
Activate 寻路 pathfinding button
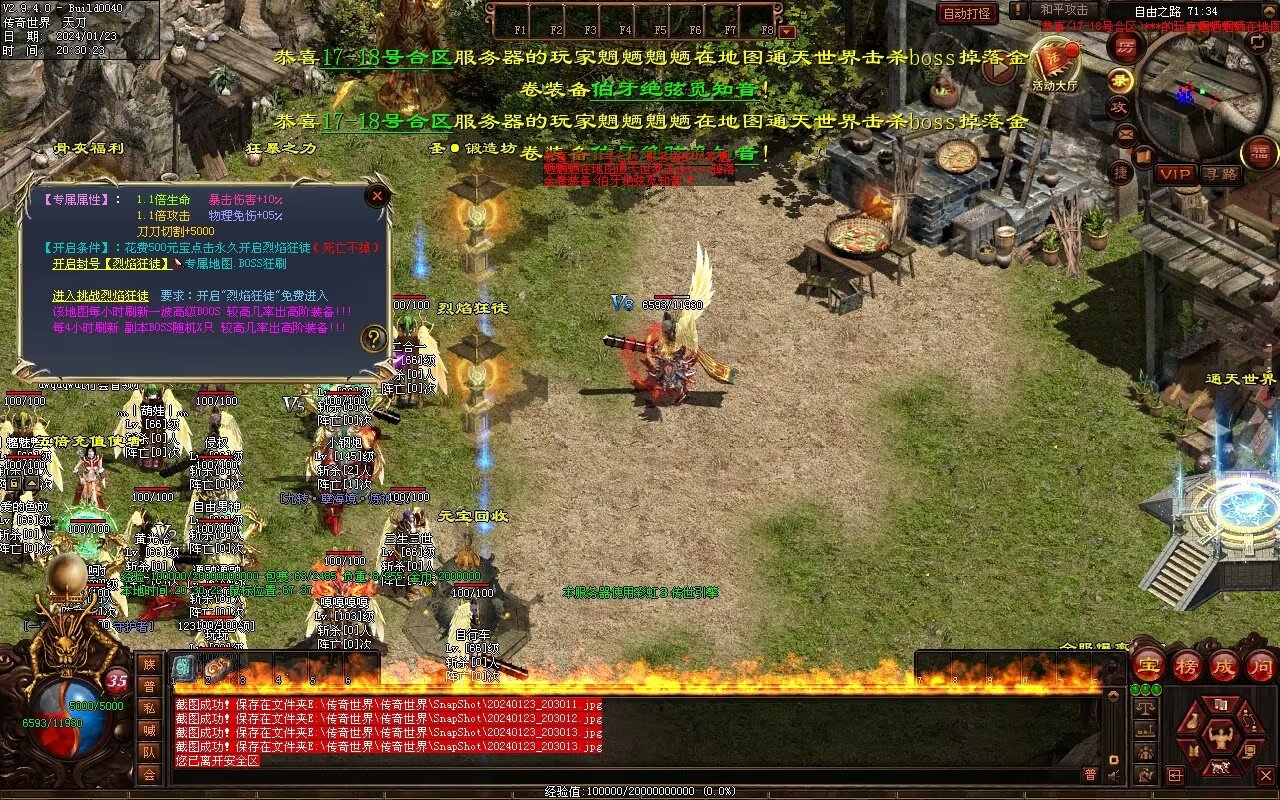pyautogui.click(x=1220, y=174)
